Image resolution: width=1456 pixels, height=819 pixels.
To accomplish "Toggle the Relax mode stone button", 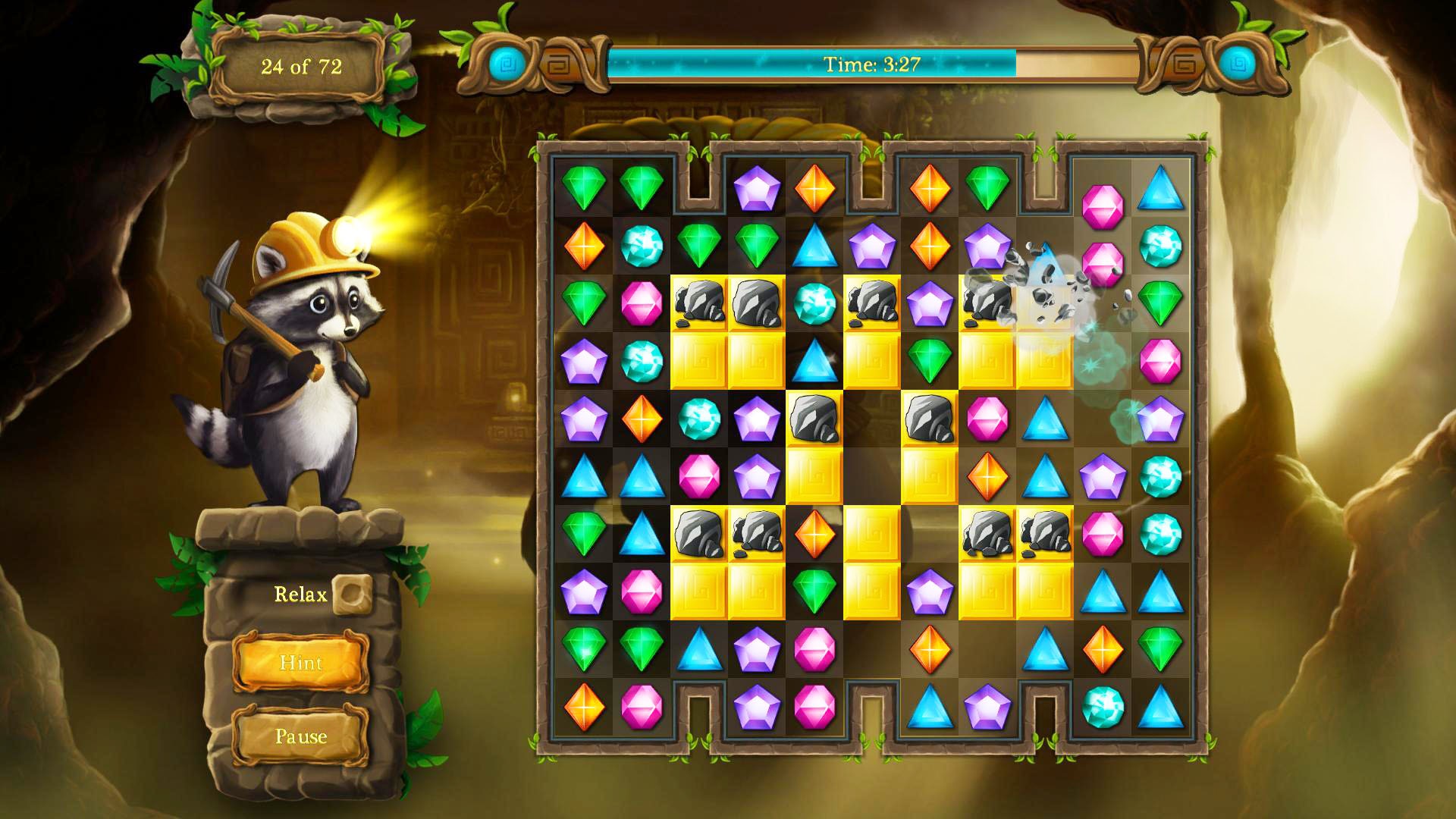I will [x=354, y=596].
